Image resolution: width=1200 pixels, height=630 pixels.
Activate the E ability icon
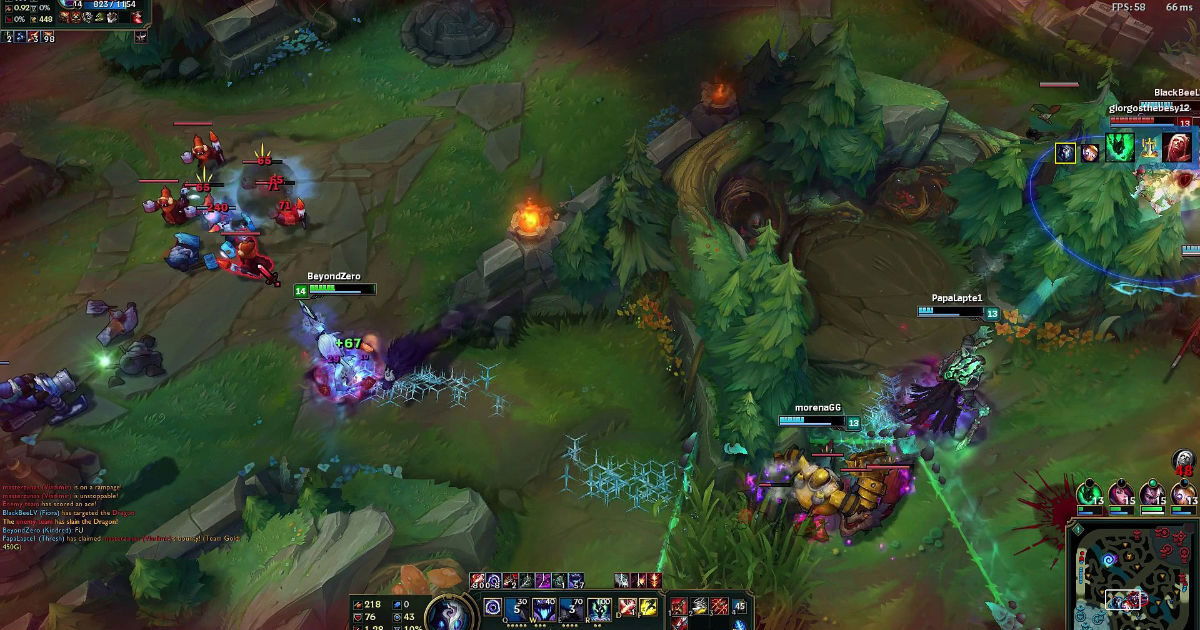click(572, 608)
